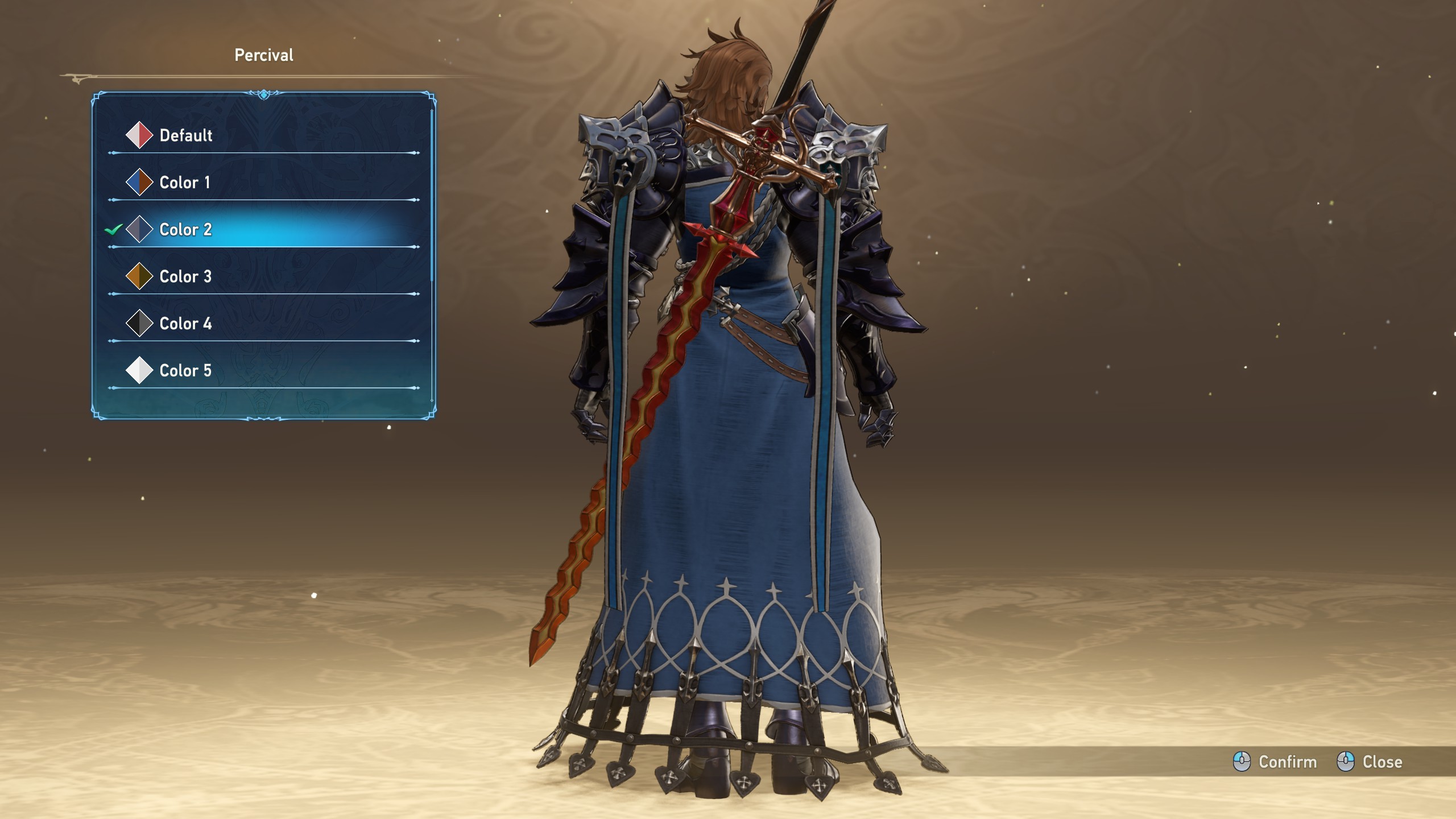Switch outfit to Color 3
This screenshot has width=1456, height=819.
coord(185,277)
